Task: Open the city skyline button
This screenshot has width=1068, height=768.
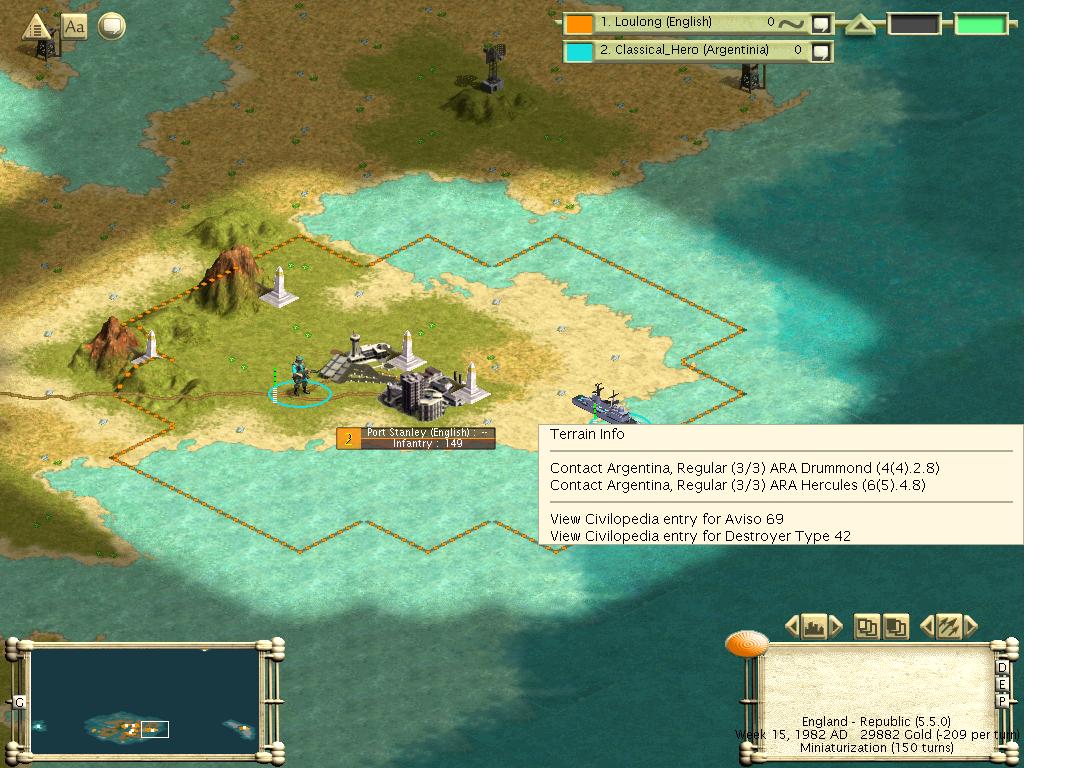Action: pos(814,627)
